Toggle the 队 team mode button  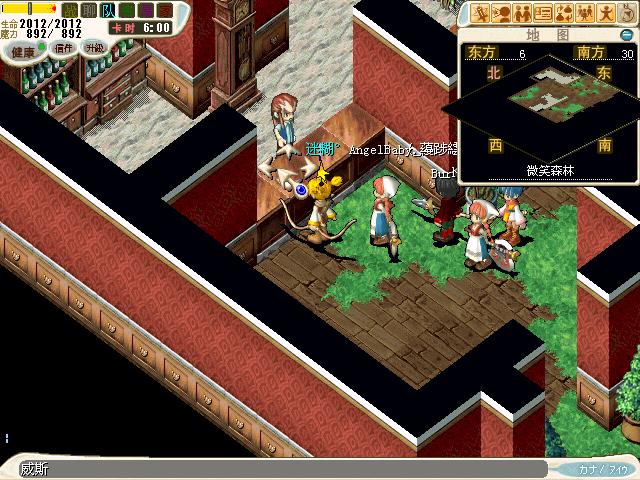108,11
